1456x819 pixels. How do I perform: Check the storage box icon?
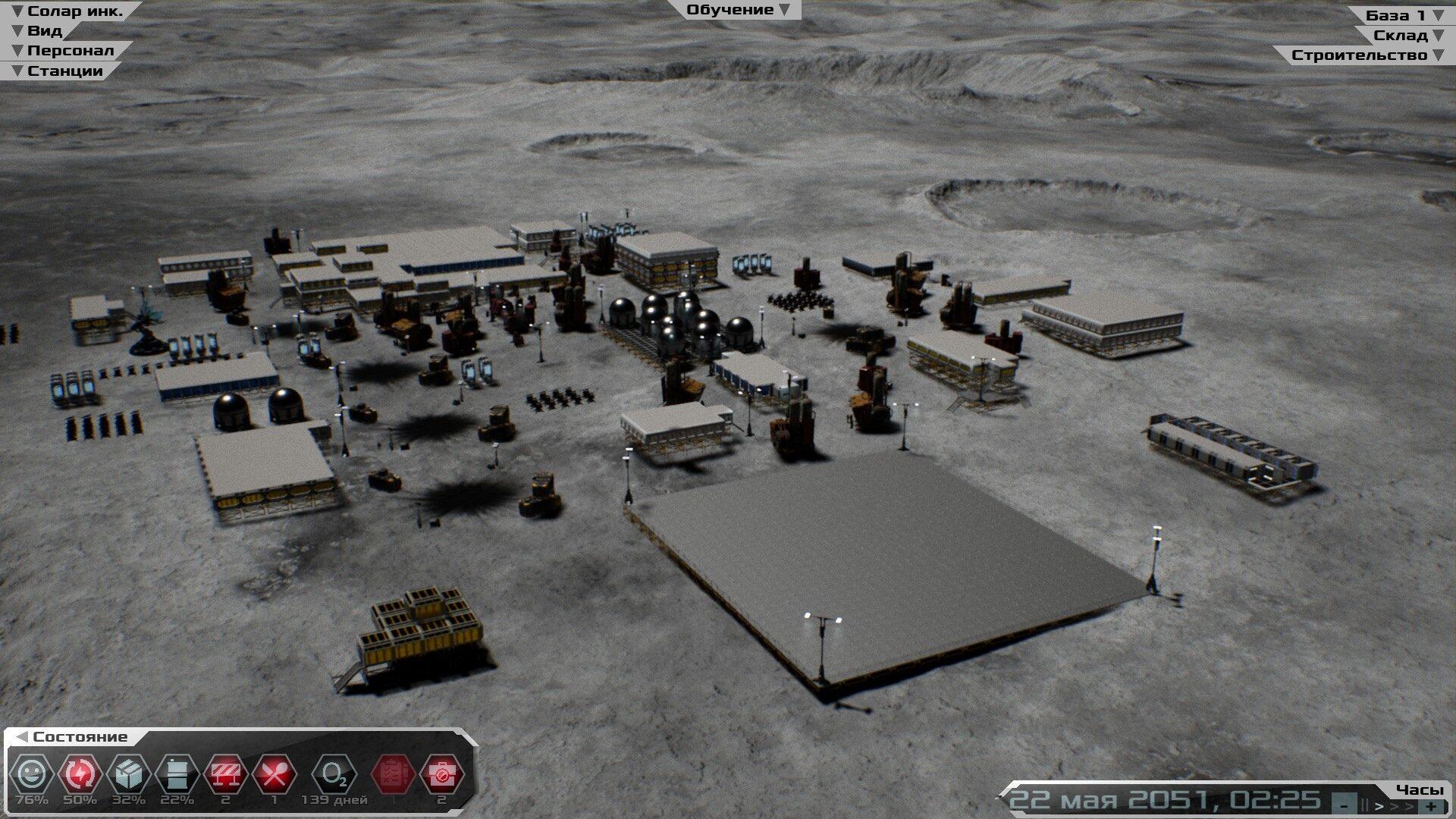pyautogui.click(x=129, y=774)
